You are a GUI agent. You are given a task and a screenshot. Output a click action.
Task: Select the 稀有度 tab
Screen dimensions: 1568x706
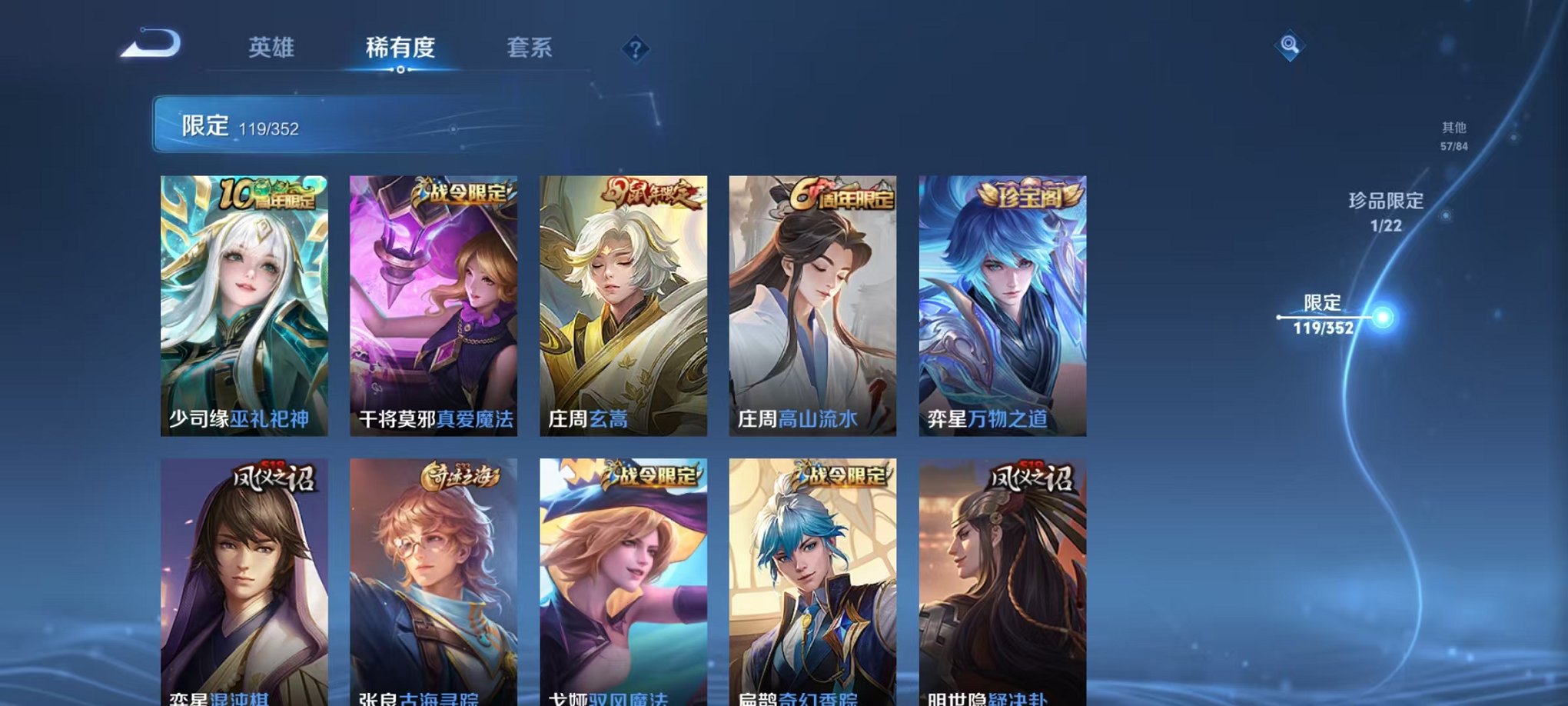[403, 48]
